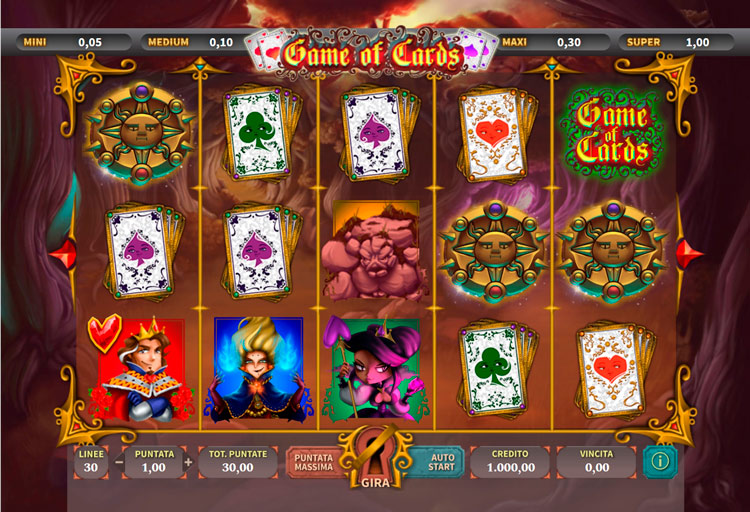Viewport: 750px width, 512px height.
Task: Open the info paytable button
Action: (x=659, y=461)
